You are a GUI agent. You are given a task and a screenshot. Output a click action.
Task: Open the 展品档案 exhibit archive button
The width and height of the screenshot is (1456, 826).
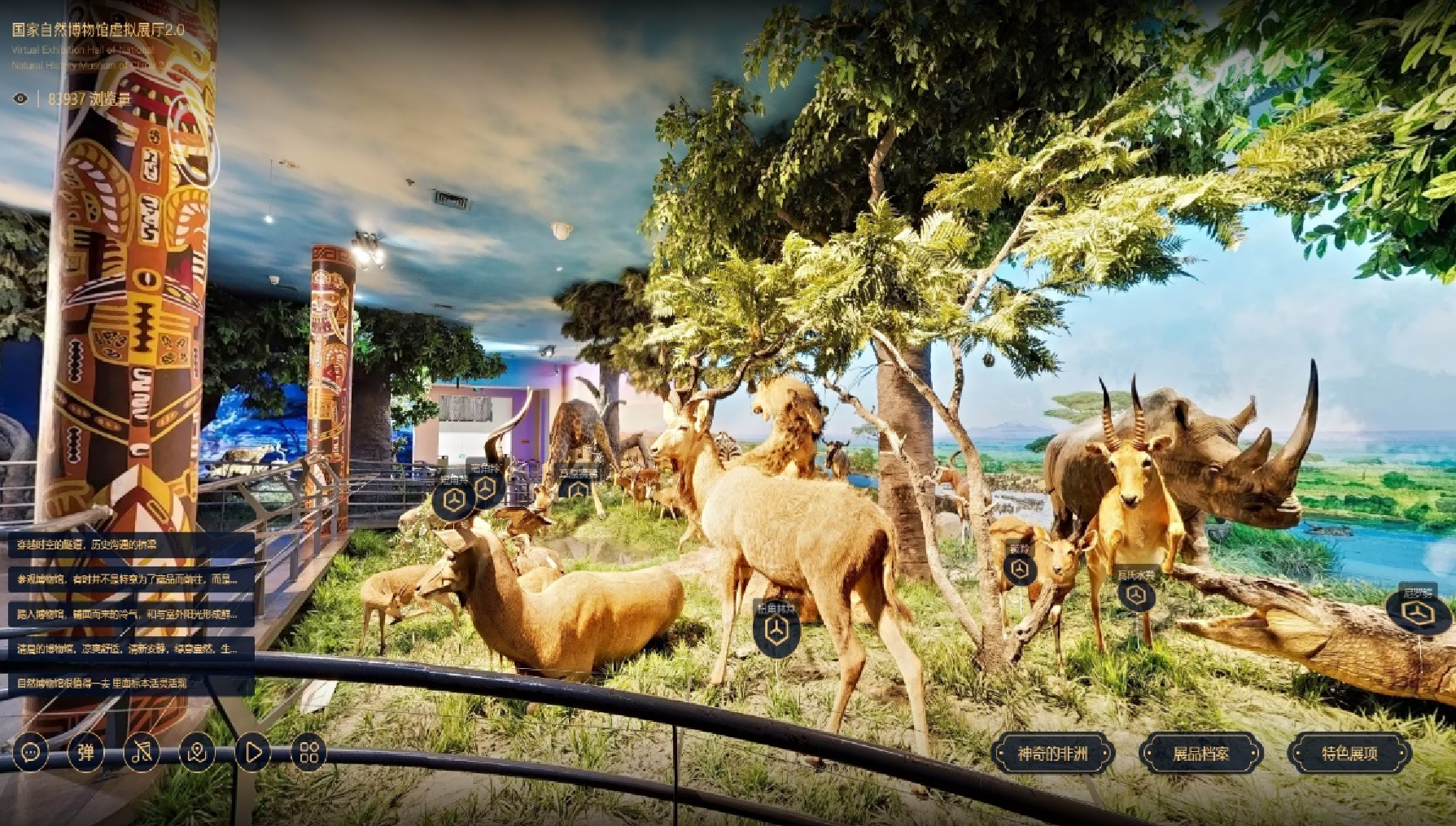pyautogui.click(x=1200, y=754)
